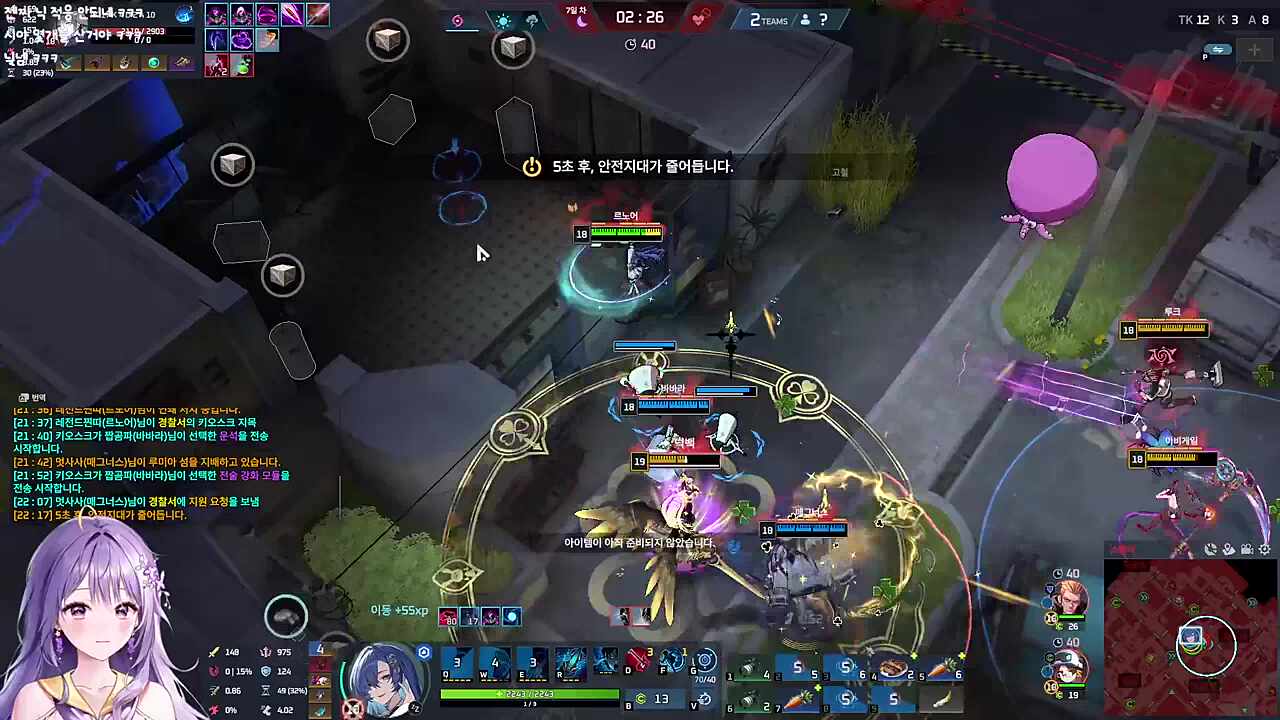
Task: Toggle the storm weather indicator
Action: pos(533,20)
